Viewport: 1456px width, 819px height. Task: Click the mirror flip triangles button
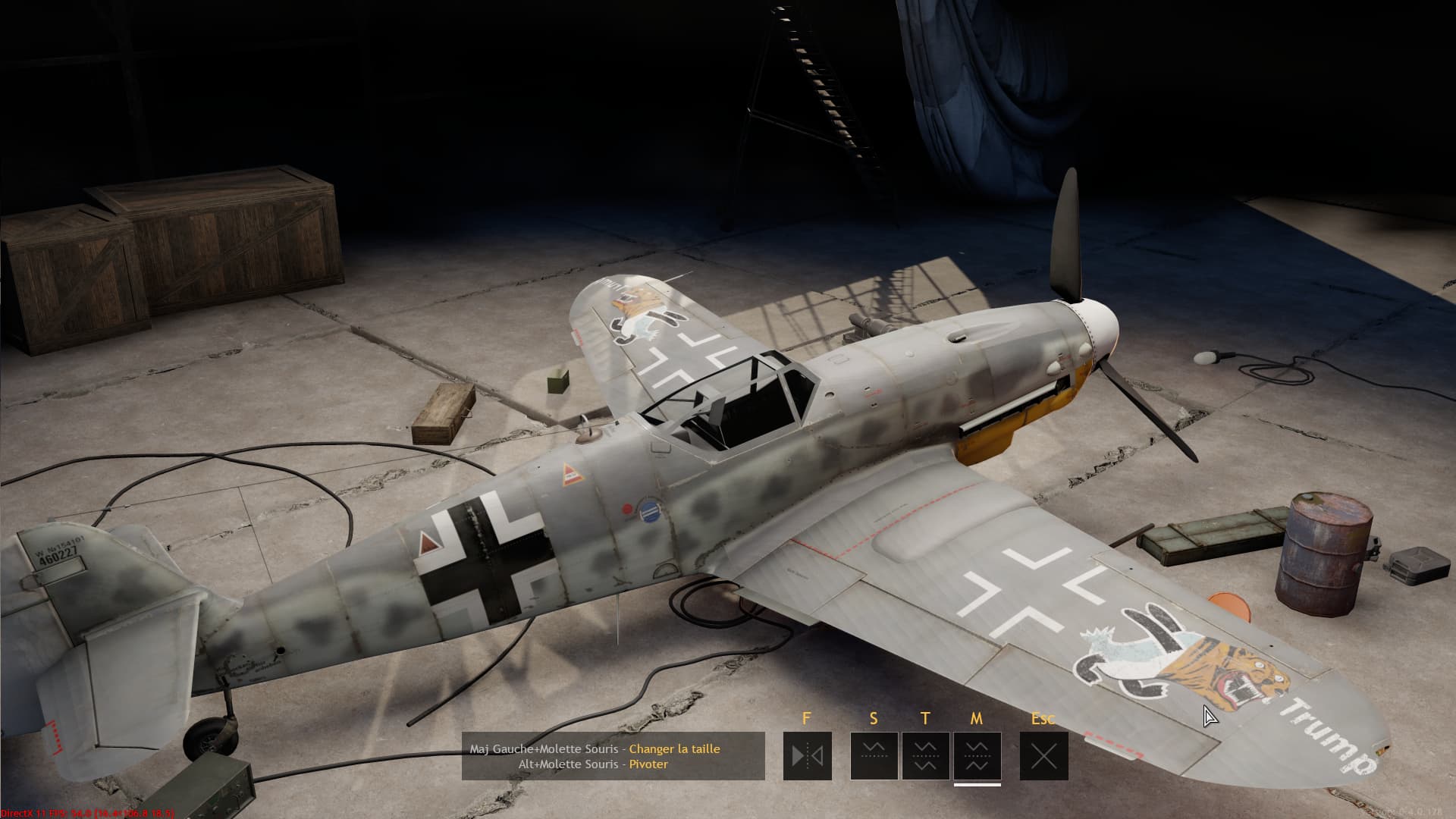coord(807,756)
